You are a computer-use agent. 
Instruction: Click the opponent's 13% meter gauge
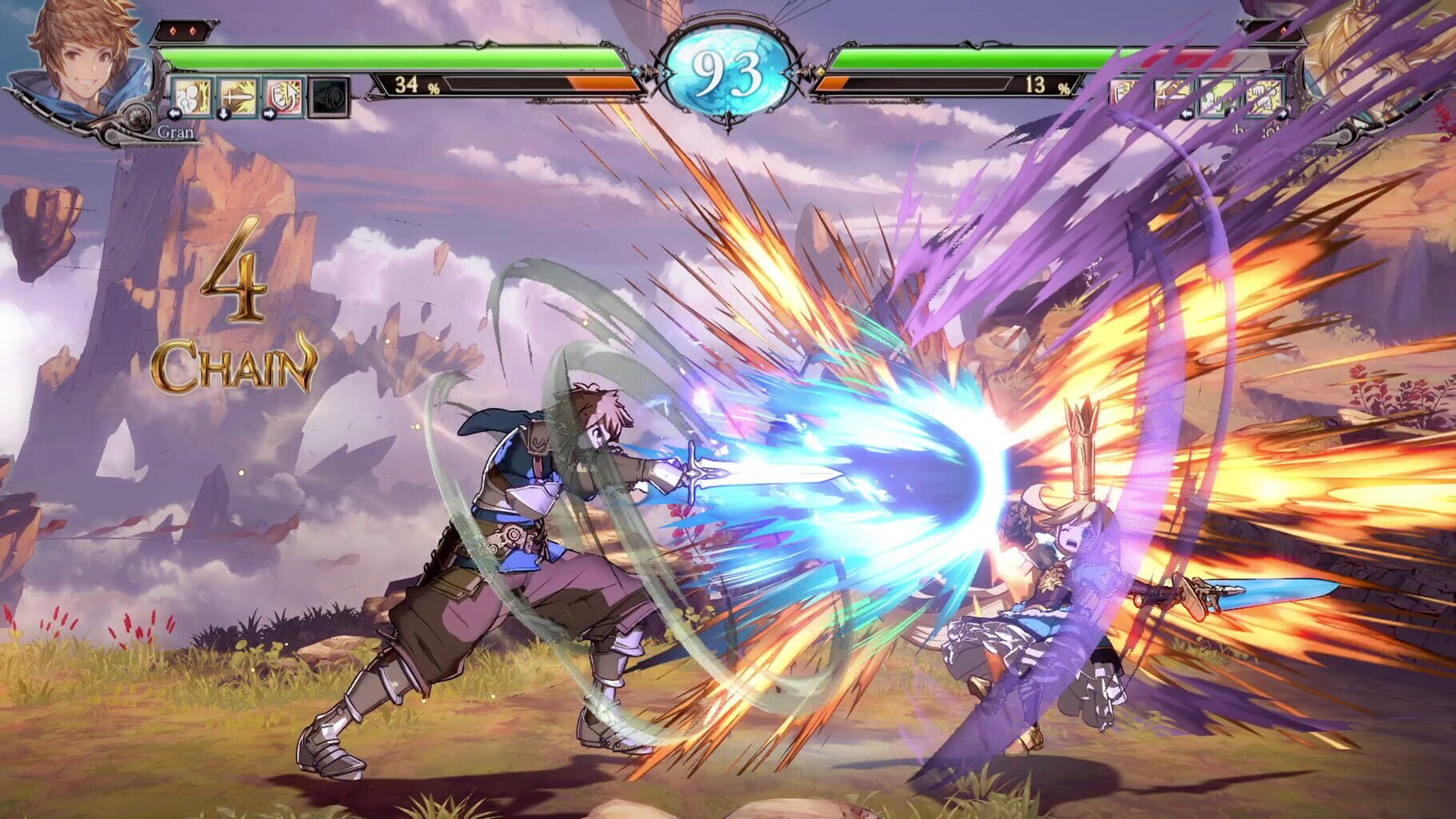[x=1043, y=83]
